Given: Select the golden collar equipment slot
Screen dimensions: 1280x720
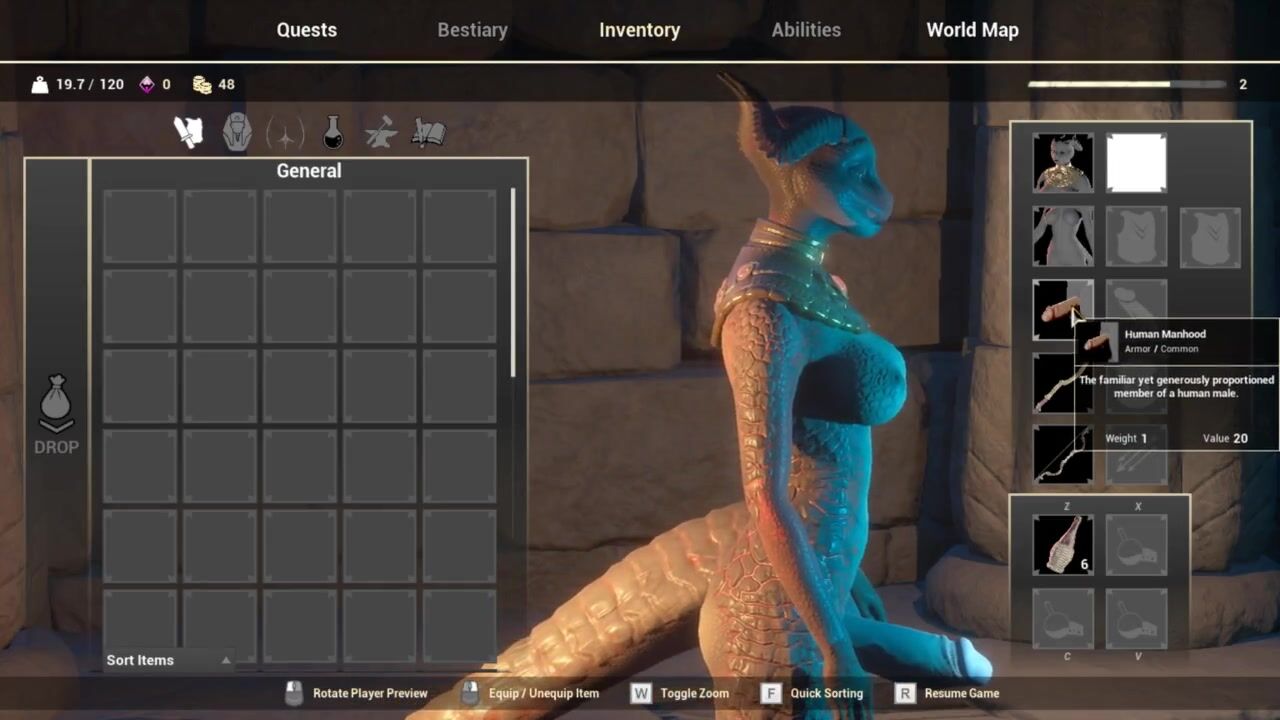Looking at the screenshot, I should (1062, 163).
